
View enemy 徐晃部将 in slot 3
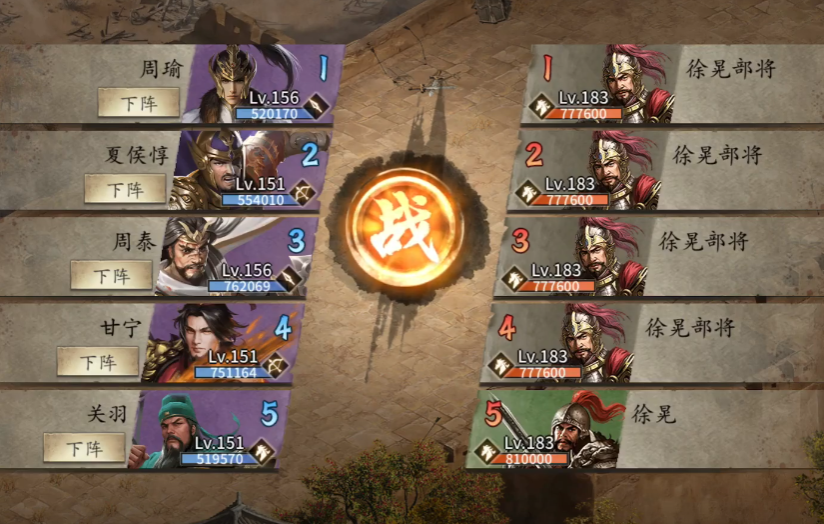[x=603, y=253]
